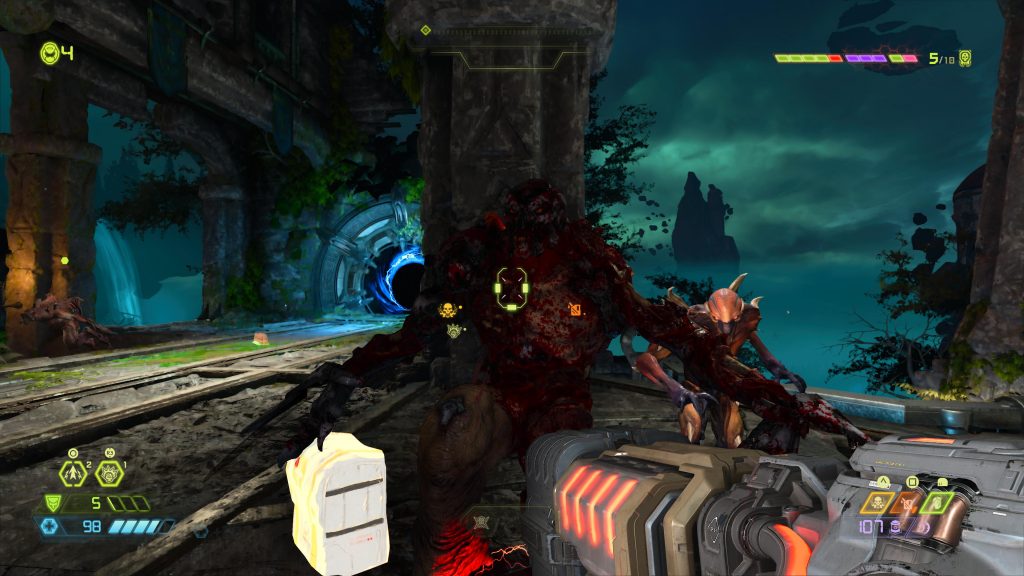The height and width of the screenshot is (576, 1024).
Task: Trigger the orange flame belch icon
Action: 908,501
